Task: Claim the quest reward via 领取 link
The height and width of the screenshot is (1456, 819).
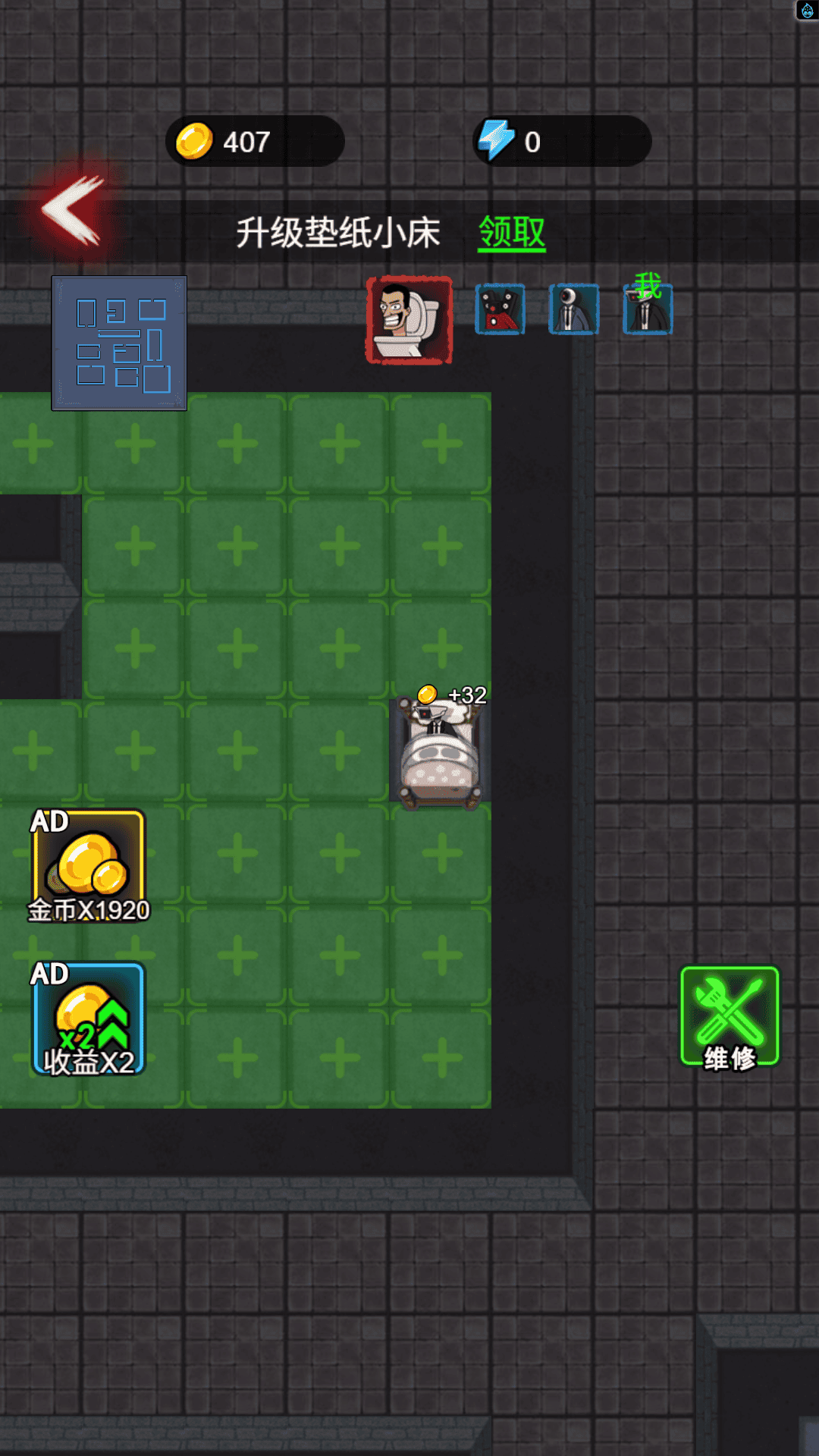Action: click(x=512, y=232)
